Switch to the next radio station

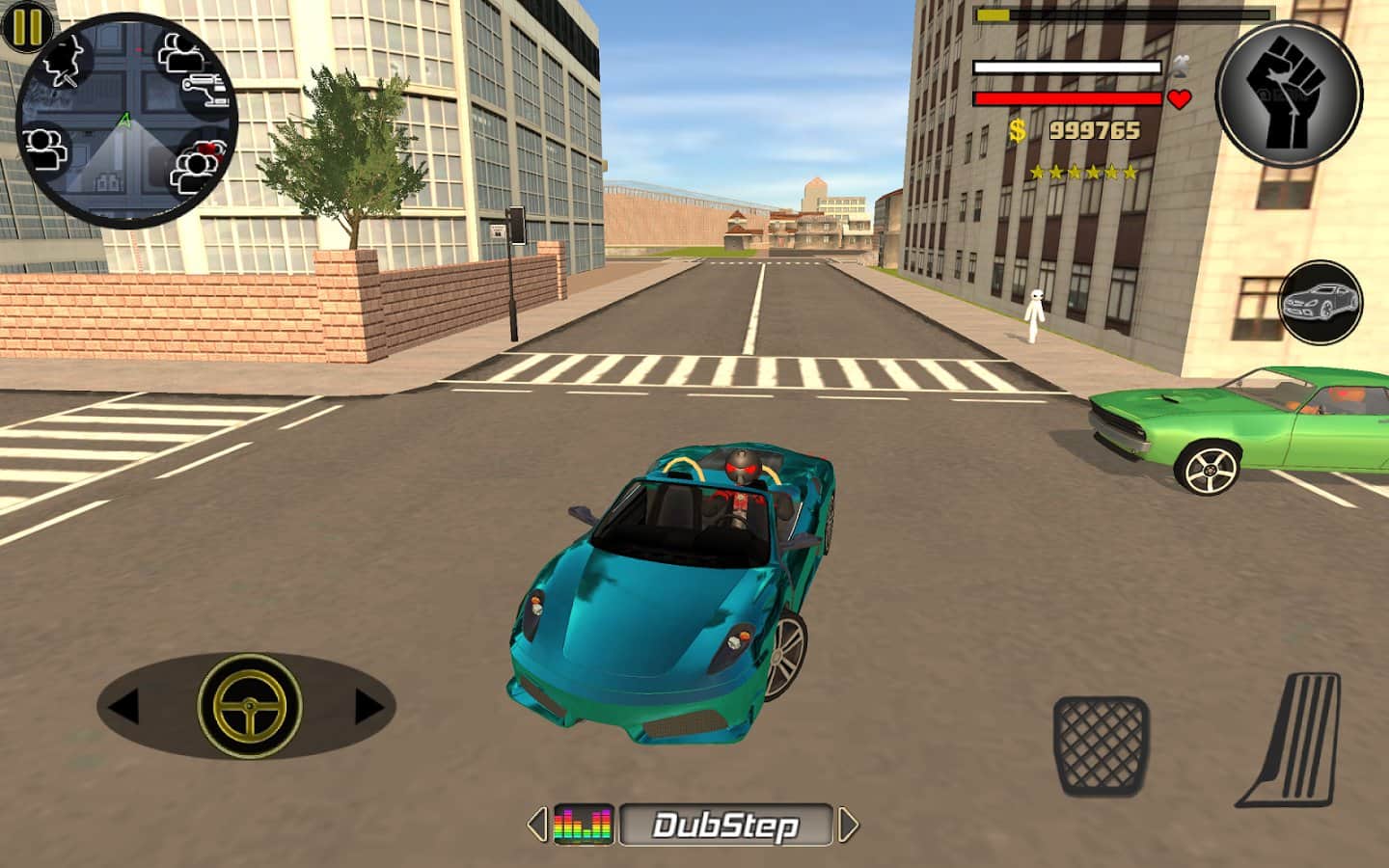848,825
